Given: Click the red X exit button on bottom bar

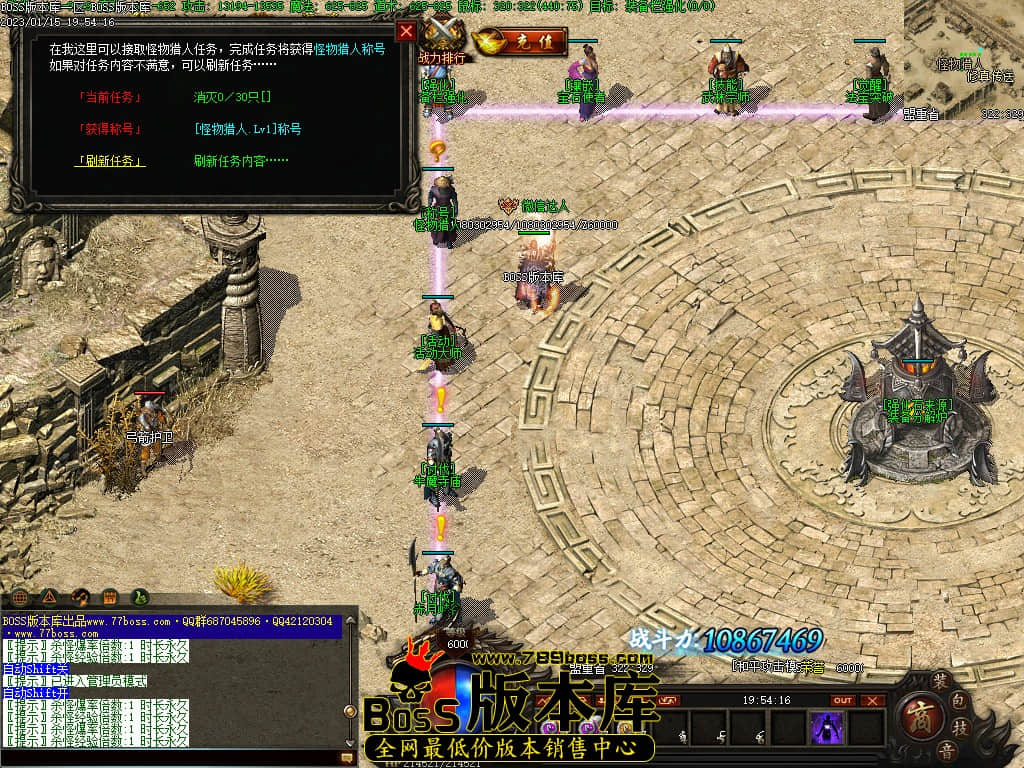Looking at the screenshot, I should tap(873, 700).
